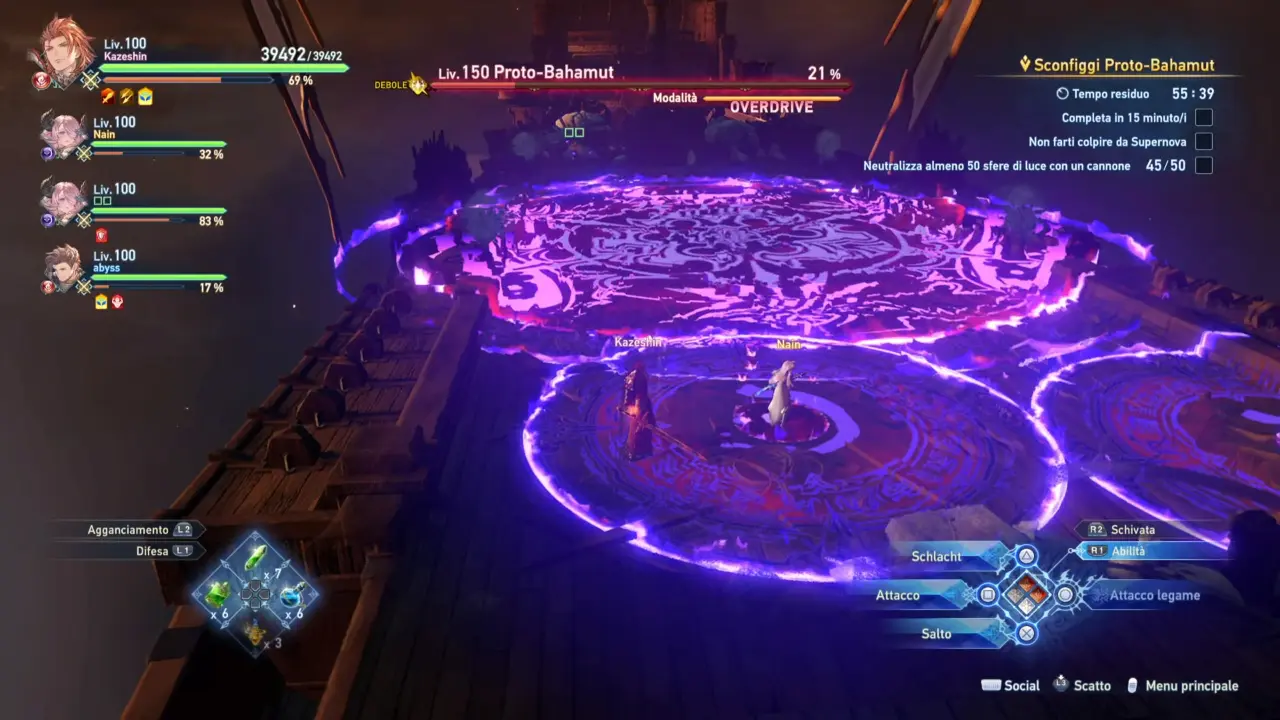Check the 'Completa in 15 minuto/i' objective box
The image size is (1280, 720).
click(1203, 117)
